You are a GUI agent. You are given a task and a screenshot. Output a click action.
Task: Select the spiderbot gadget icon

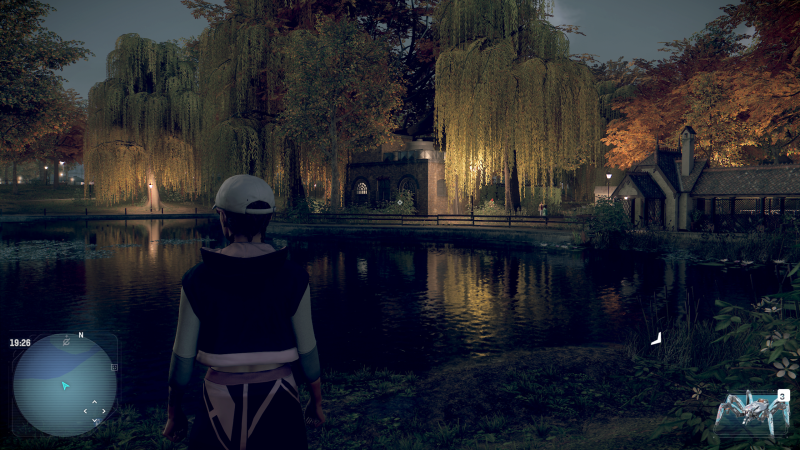pos(747,411)
